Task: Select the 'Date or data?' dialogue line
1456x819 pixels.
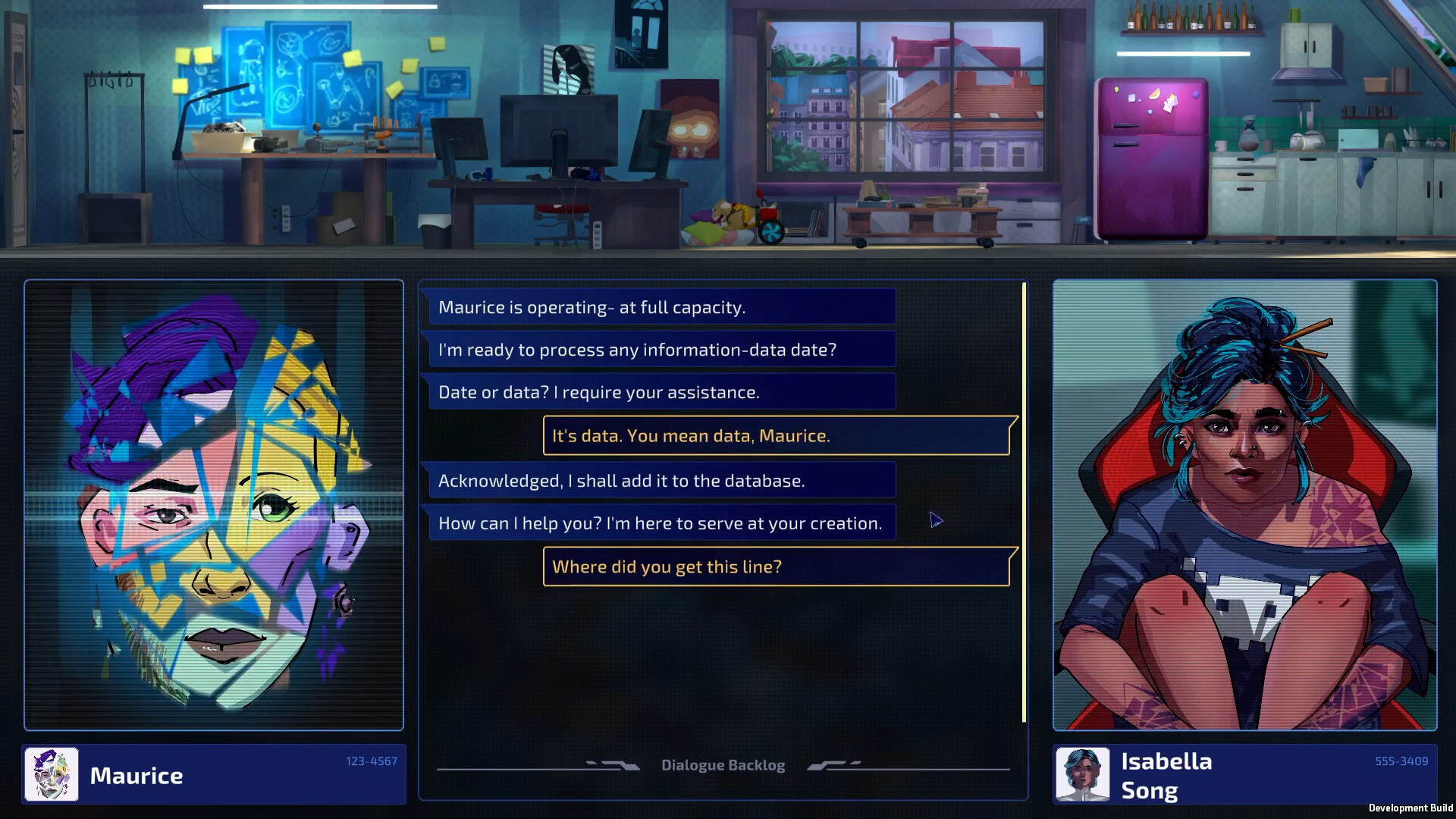Action: pyautogui.click(x=659, y=391)
